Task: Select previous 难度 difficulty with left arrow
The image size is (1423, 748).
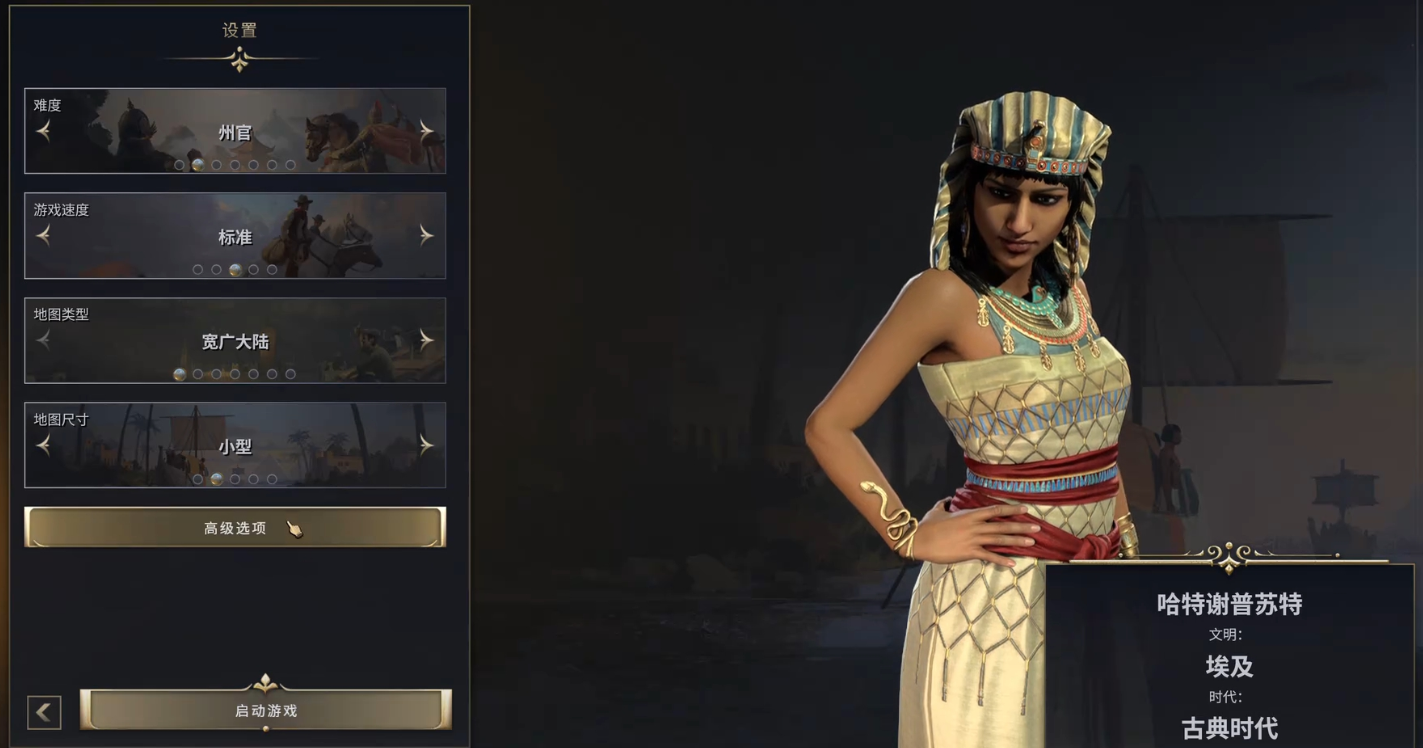Action: pos(43,131)
